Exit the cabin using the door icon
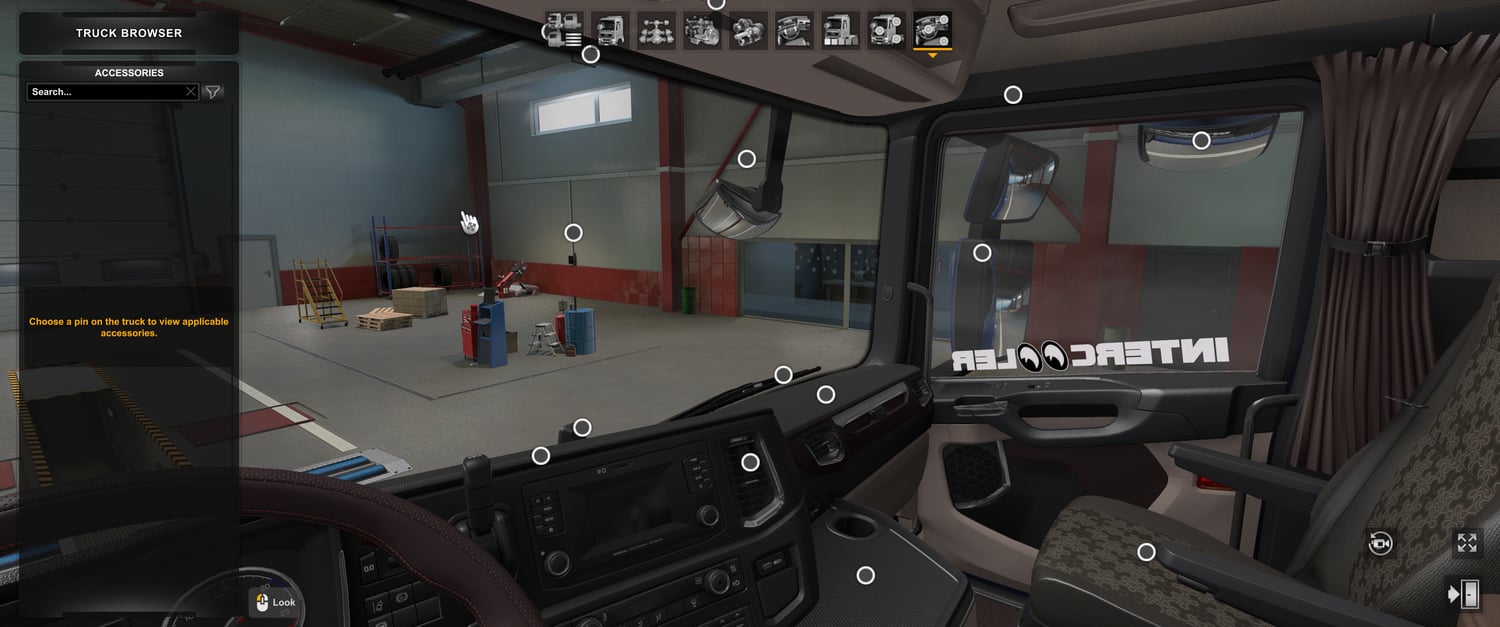This screenshot has height=627, width=1500. point(1465,594)
